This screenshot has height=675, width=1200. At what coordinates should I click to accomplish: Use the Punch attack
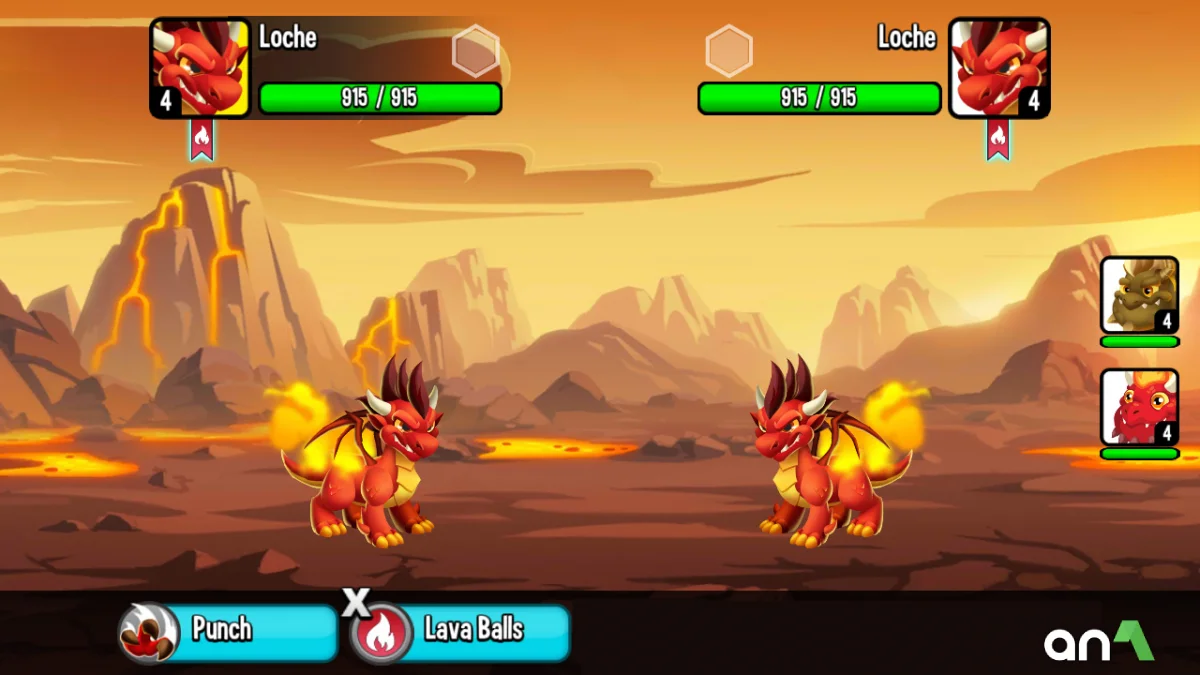tap(229, 632)
